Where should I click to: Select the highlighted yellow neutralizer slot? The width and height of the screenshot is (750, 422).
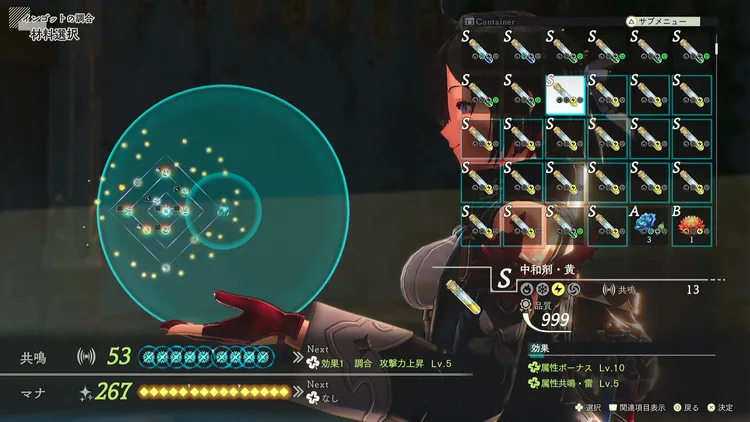[x=565, y=94]
